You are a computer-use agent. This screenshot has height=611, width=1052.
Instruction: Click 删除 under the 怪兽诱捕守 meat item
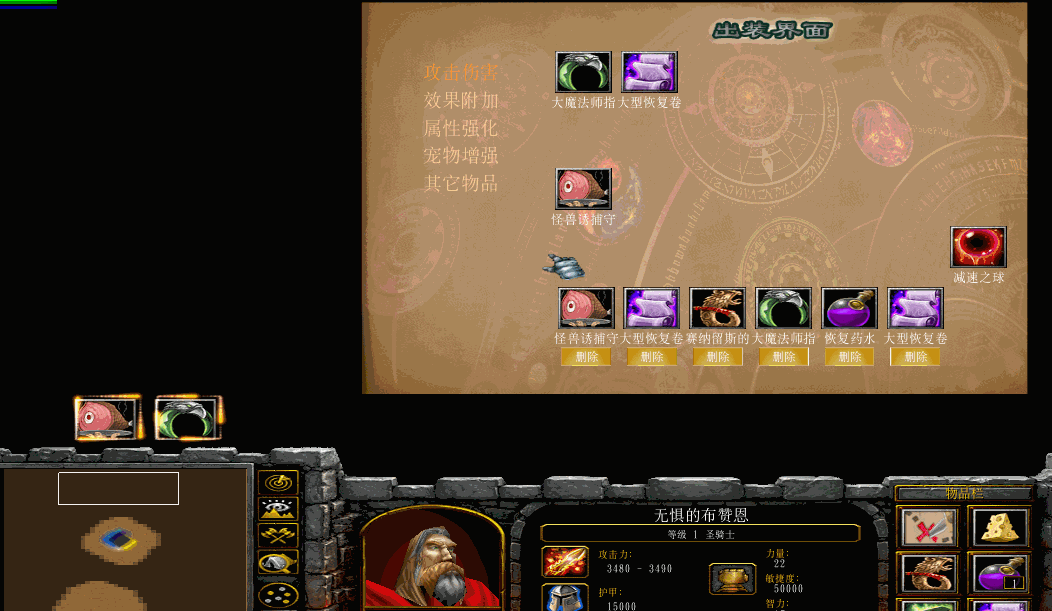586,357
